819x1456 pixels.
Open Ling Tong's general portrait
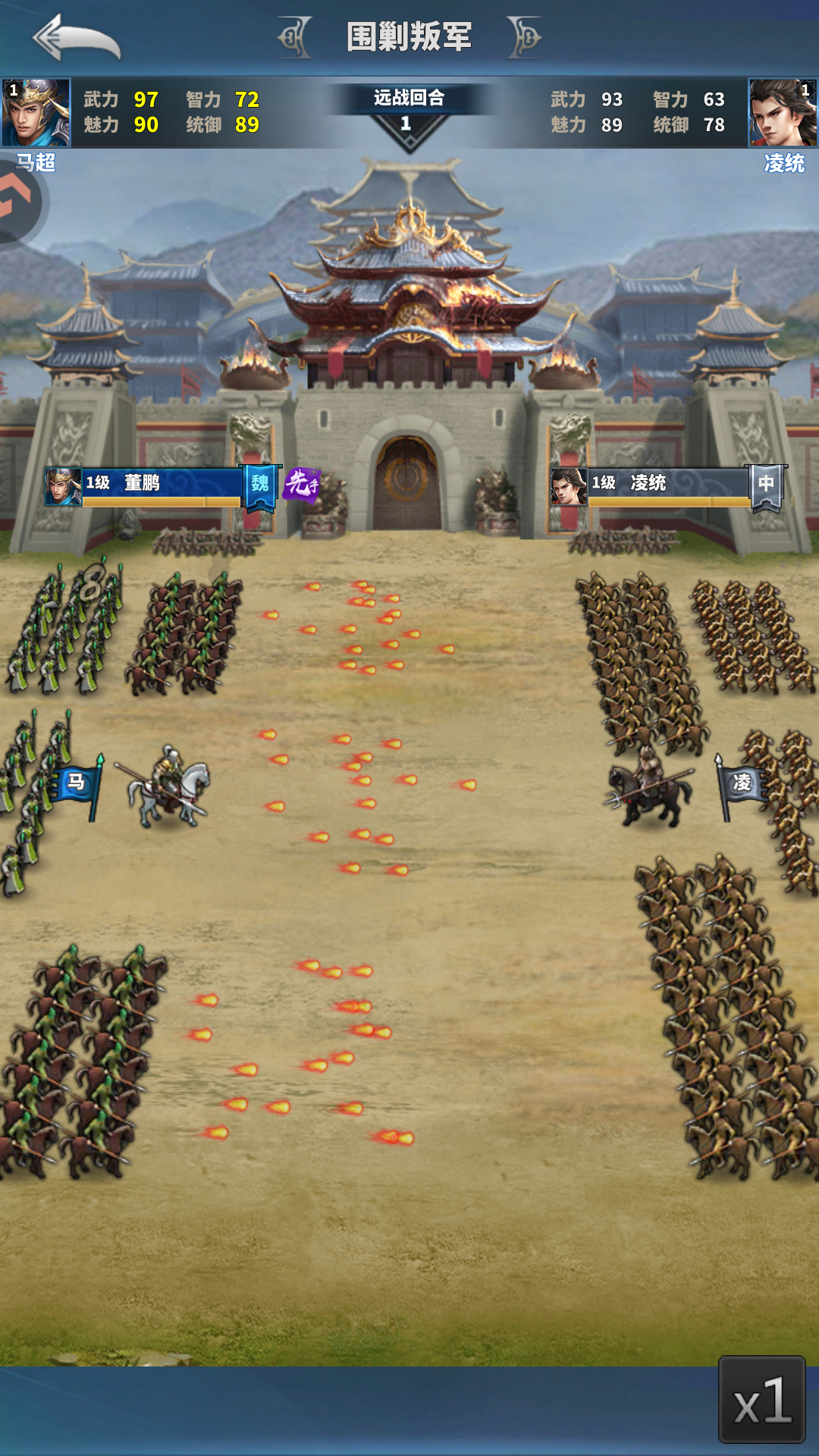[x=783, y=112]
